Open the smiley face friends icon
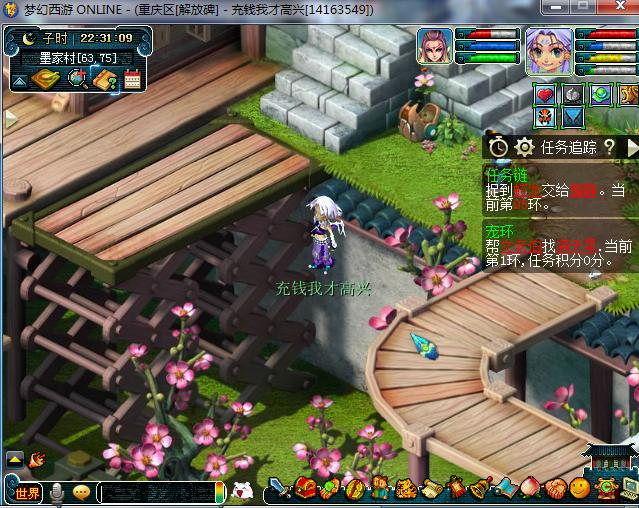The height and width of the screenshot is (508, 639). tap(580, 489)
